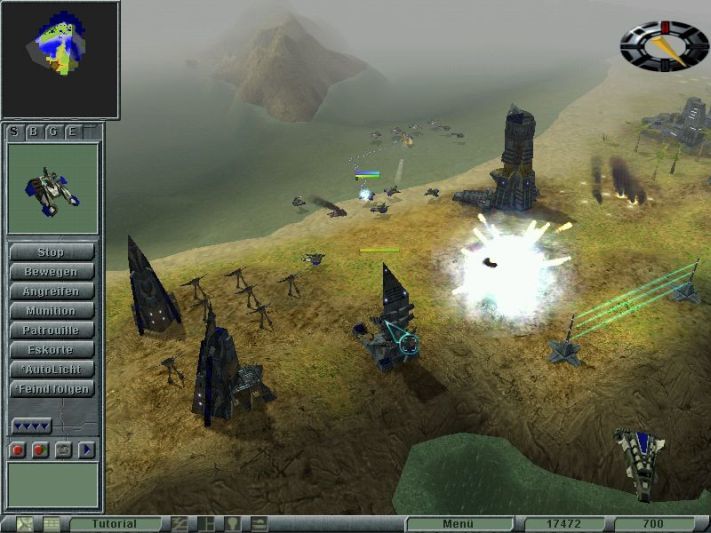
Task: Click the selected unit portrait
Action: point(53,188)
